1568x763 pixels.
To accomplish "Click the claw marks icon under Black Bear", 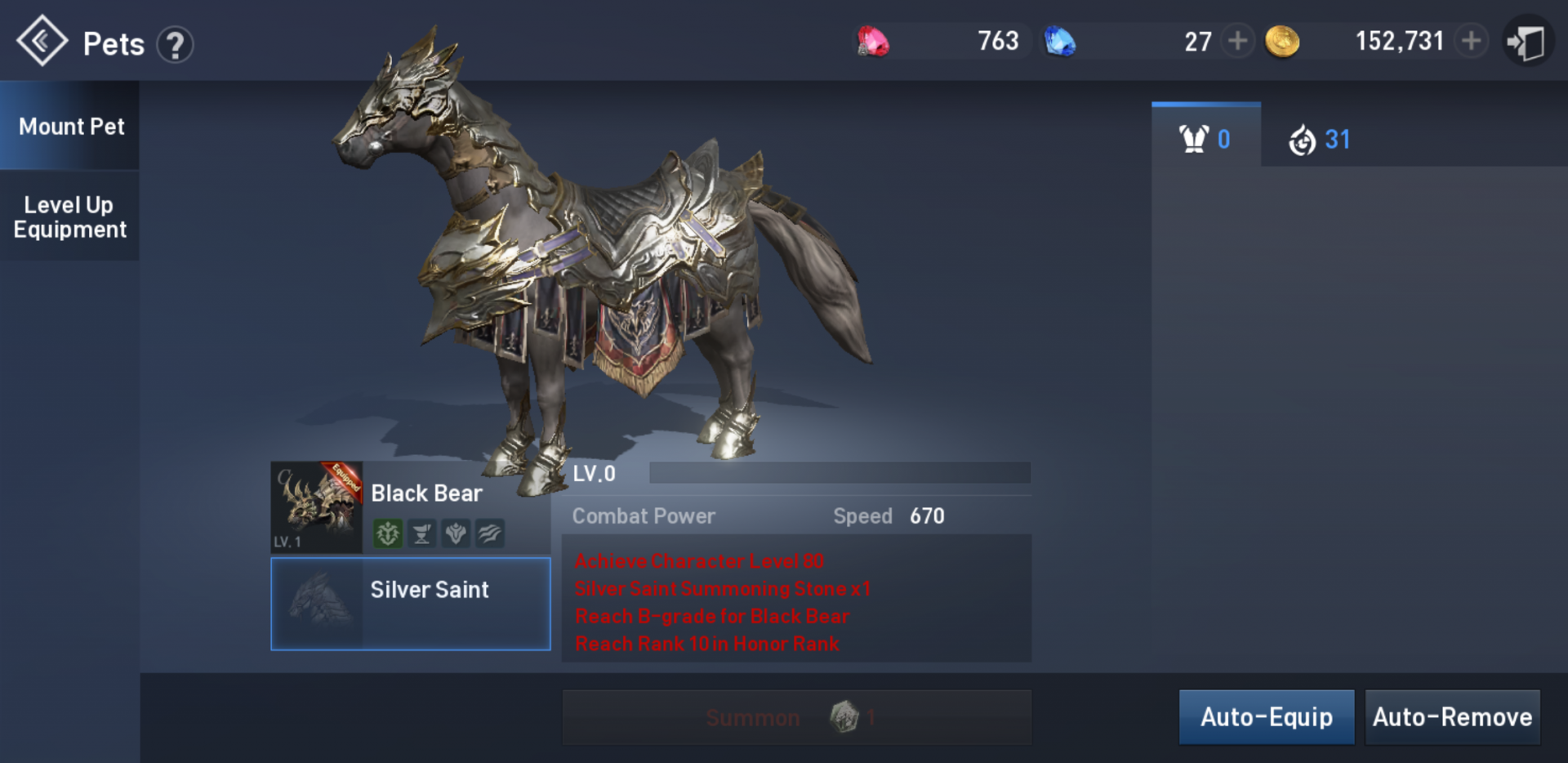I will point(488,533).
